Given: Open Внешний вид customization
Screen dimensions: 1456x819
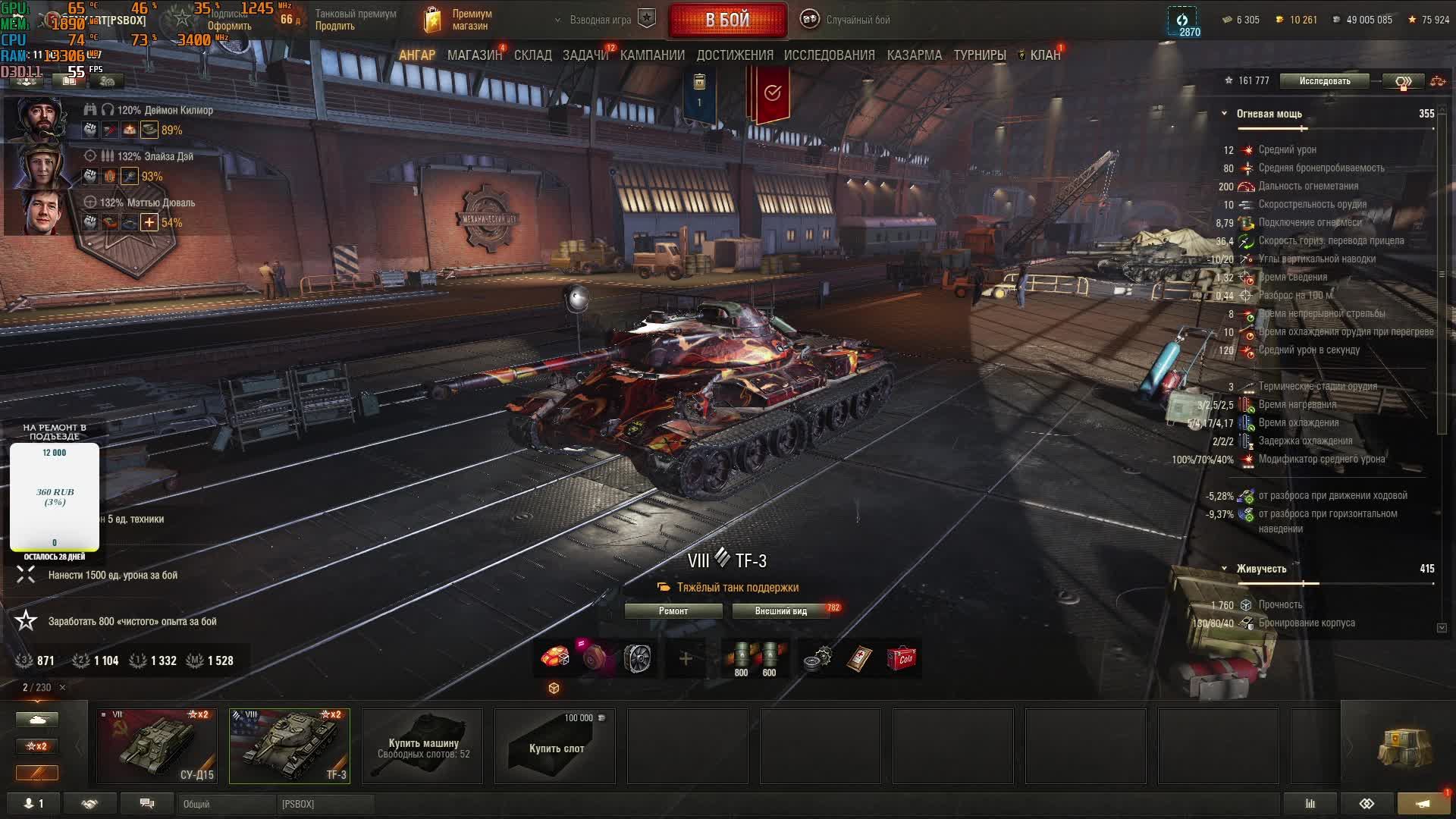Looking at the screenshot, I should 780,611.
